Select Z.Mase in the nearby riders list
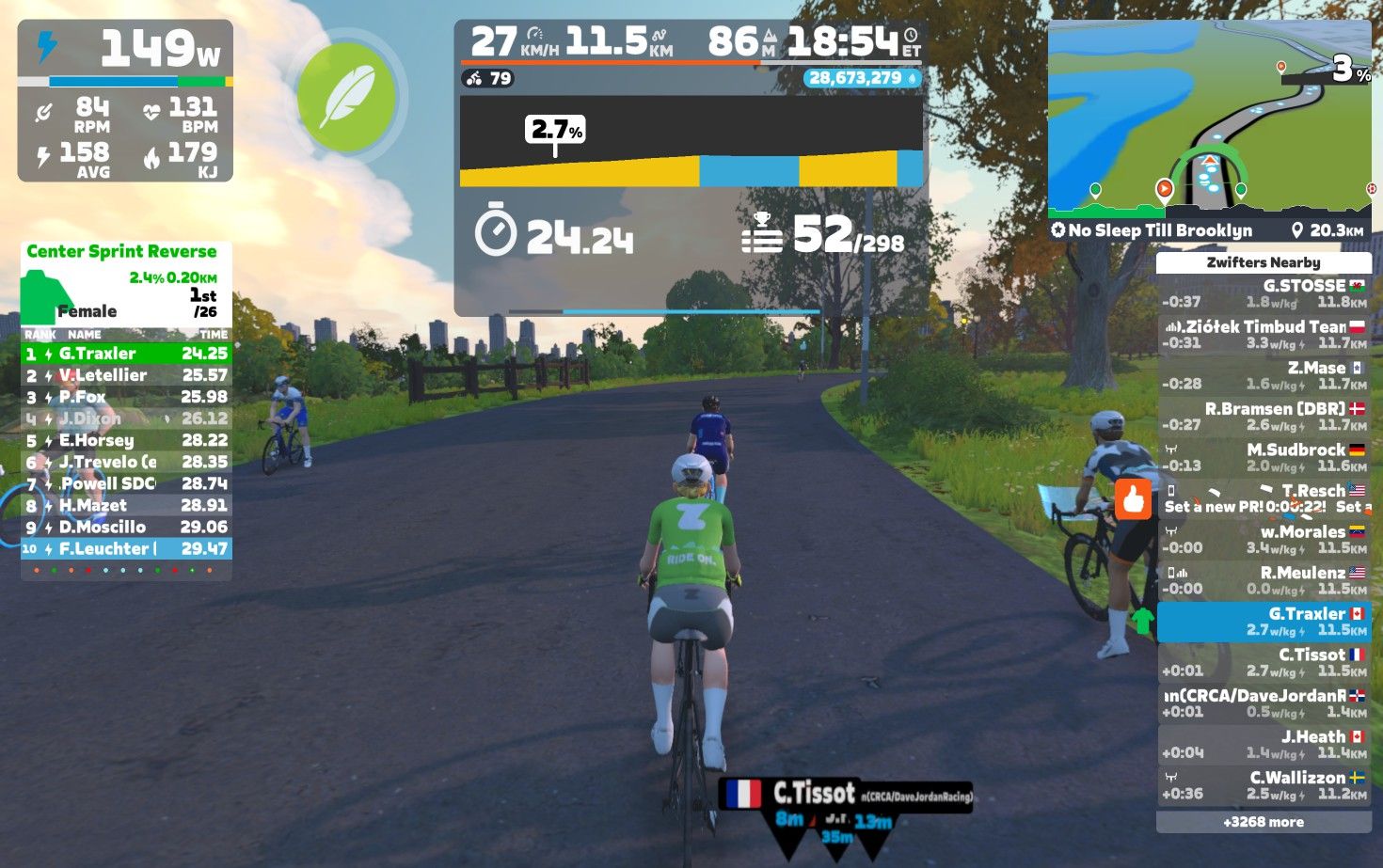Viewport: 1383px width, 868px height. click(x=1264, y=375)
